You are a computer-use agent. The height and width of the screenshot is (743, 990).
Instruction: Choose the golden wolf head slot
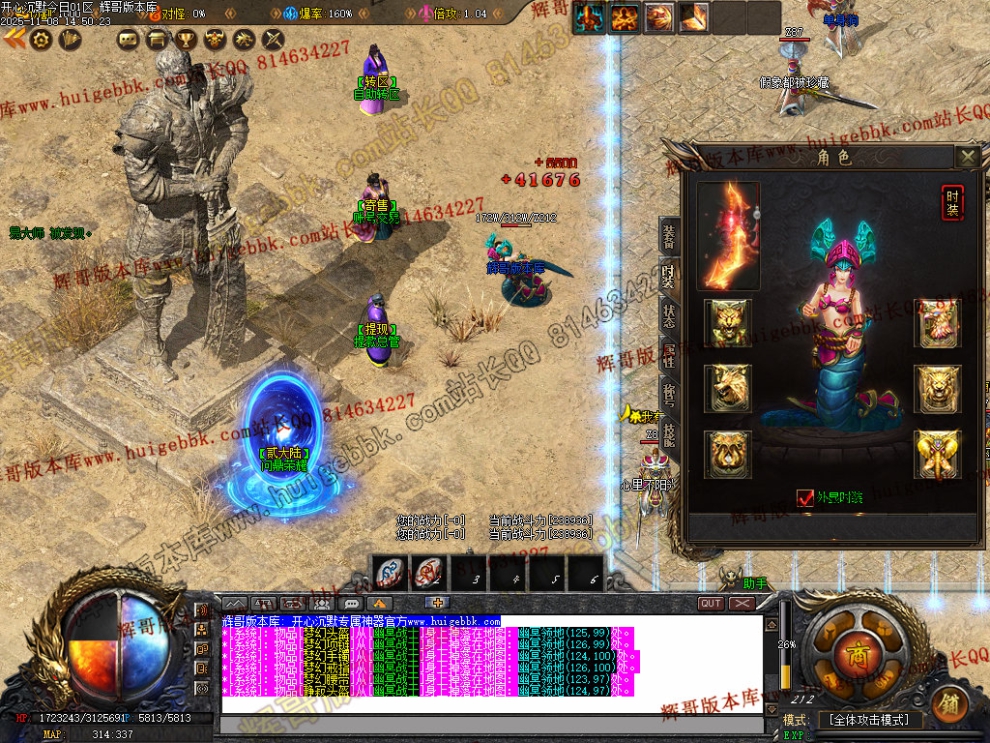click(x=728, y=389)
